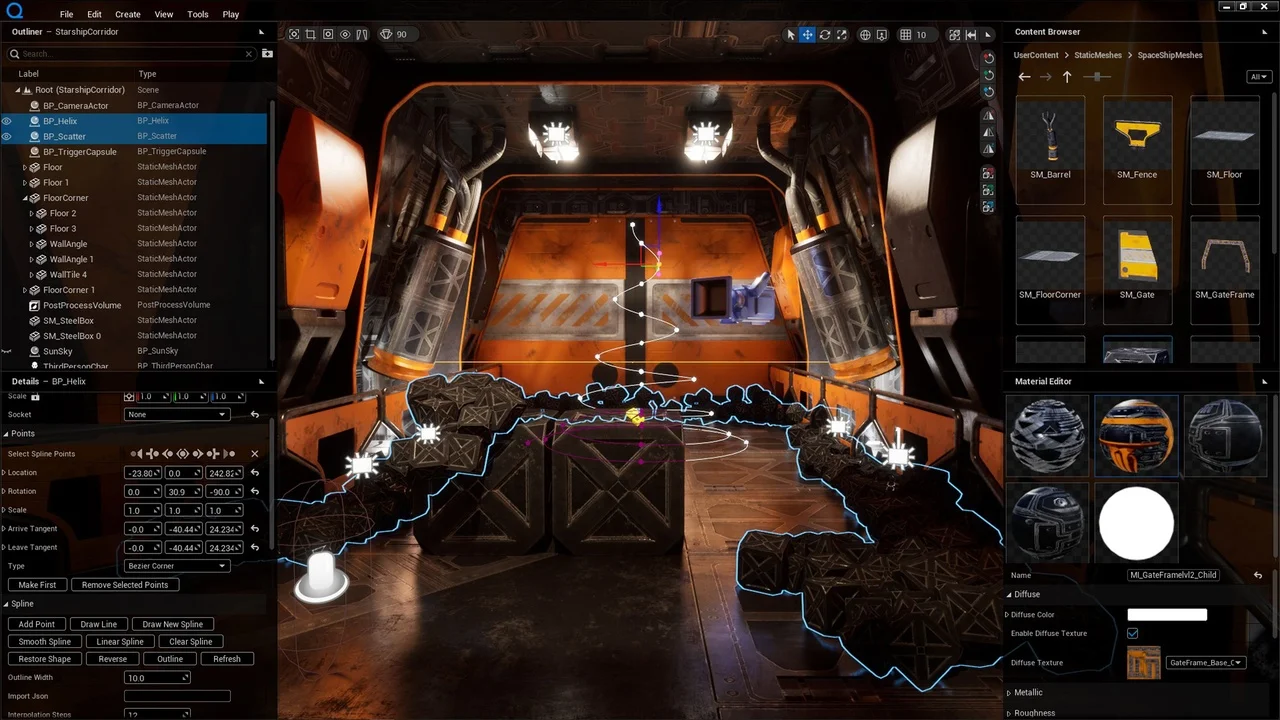Toggle visibility eye for BP_Helix
Image resolution: width=1280 pixels, height=720 pixels.
7,121
